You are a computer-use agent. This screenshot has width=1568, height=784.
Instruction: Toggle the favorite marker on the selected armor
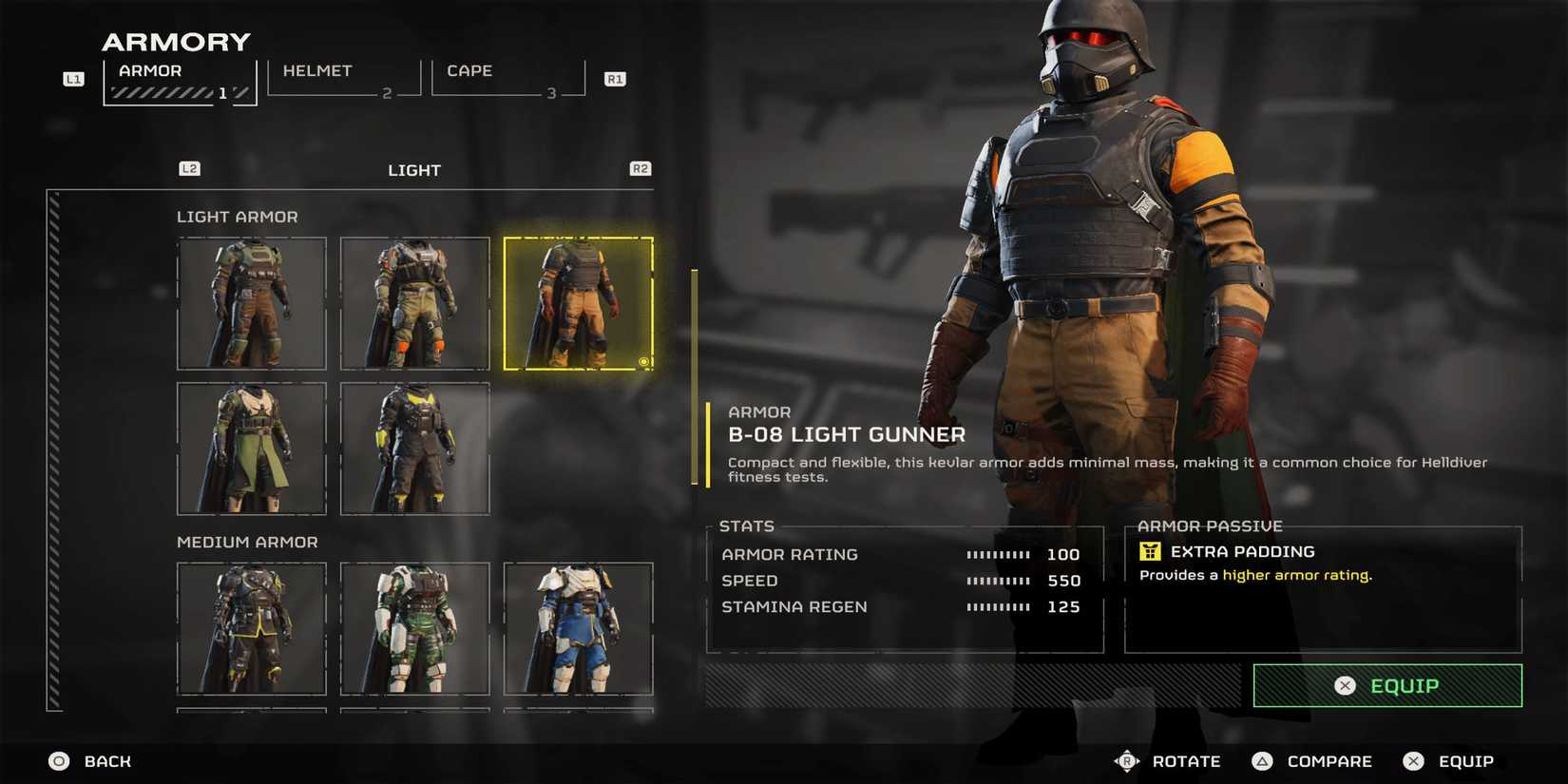coord(642,361)
